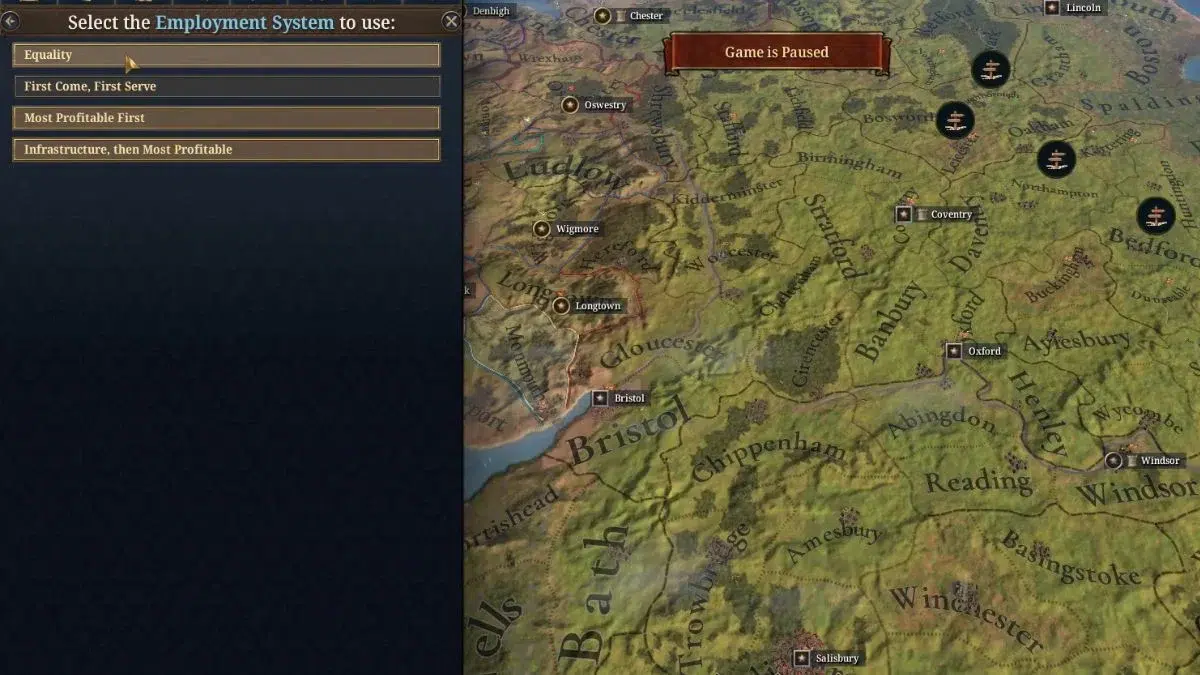This screenshot has height=675, width=1200.
Task: Select the Chester town marker
Action: (x=603, y=16)
